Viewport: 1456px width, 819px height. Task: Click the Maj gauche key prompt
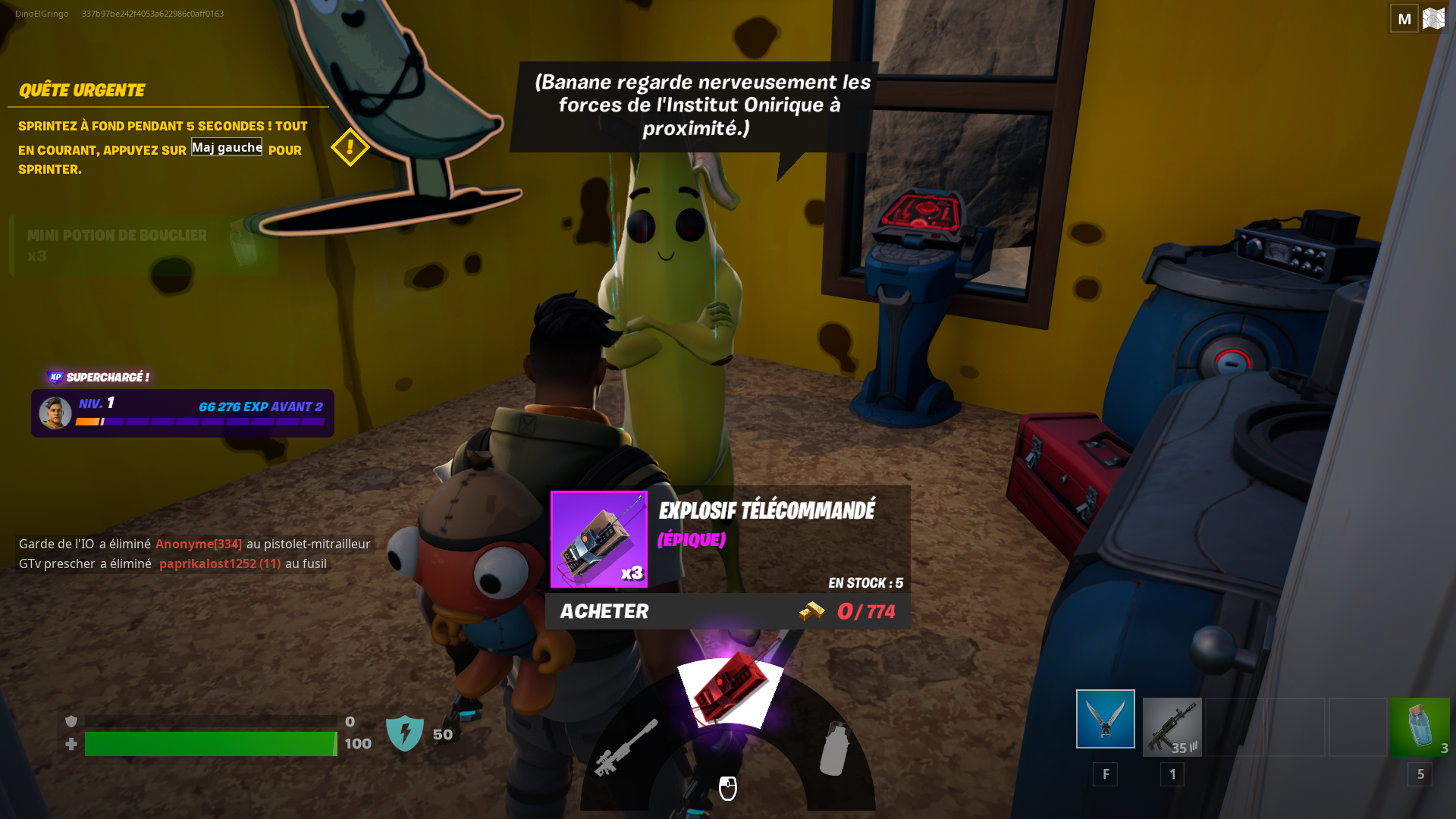[x=226, y=146]
